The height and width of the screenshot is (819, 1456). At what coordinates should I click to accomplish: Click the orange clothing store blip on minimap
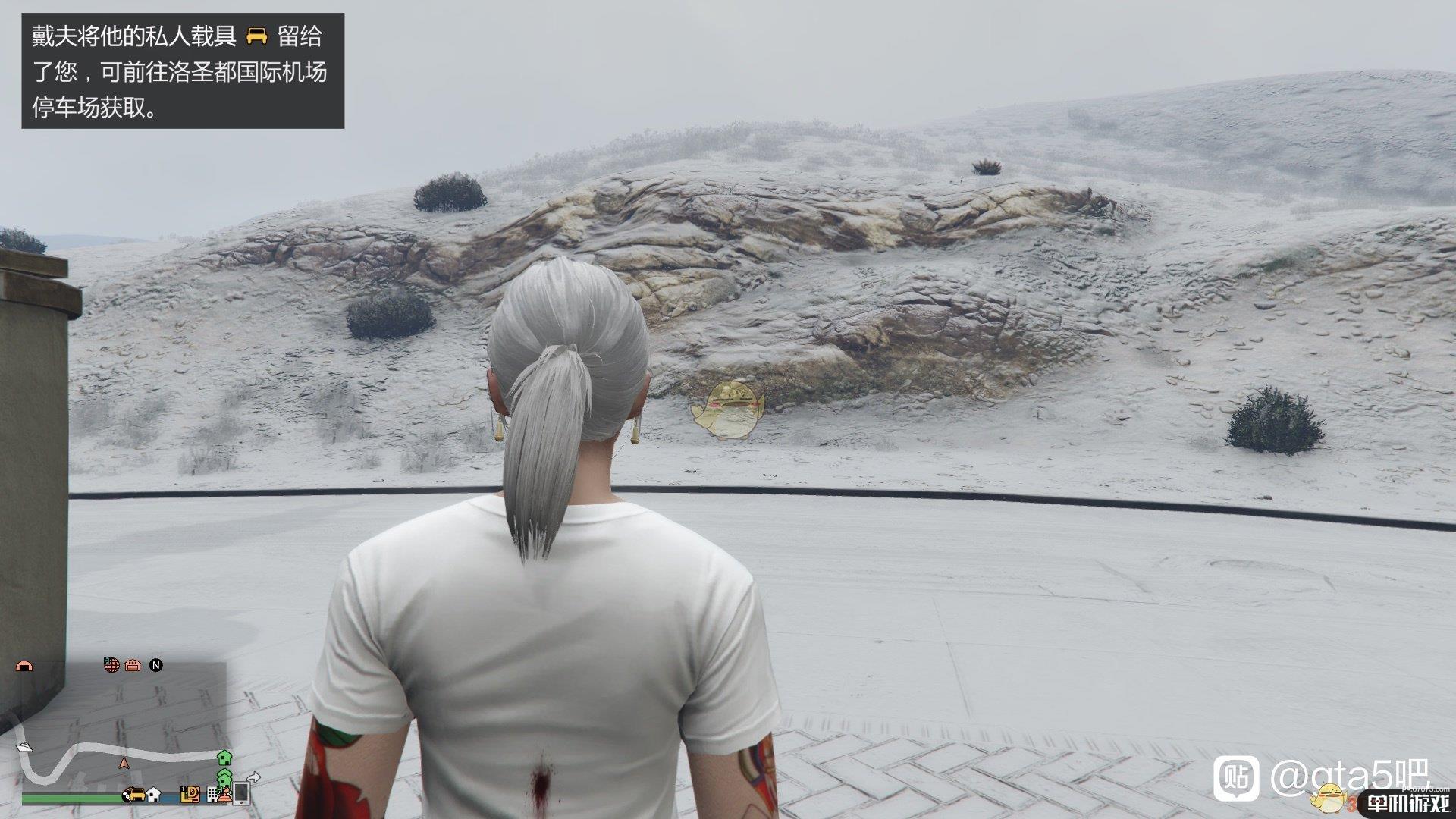(223, 796)
